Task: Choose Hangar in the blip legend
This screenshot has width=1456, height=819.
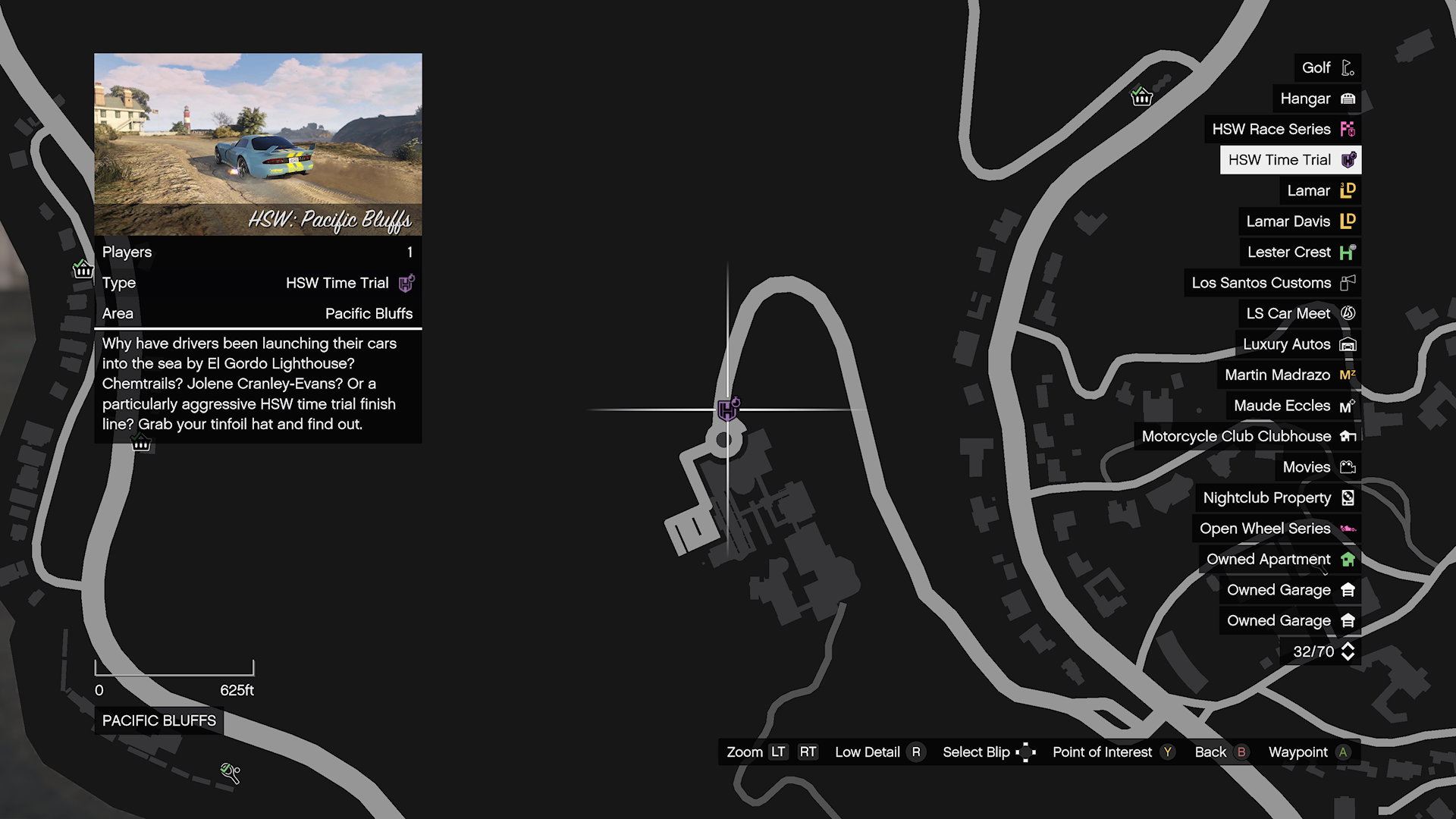Action: (1316, 99)
